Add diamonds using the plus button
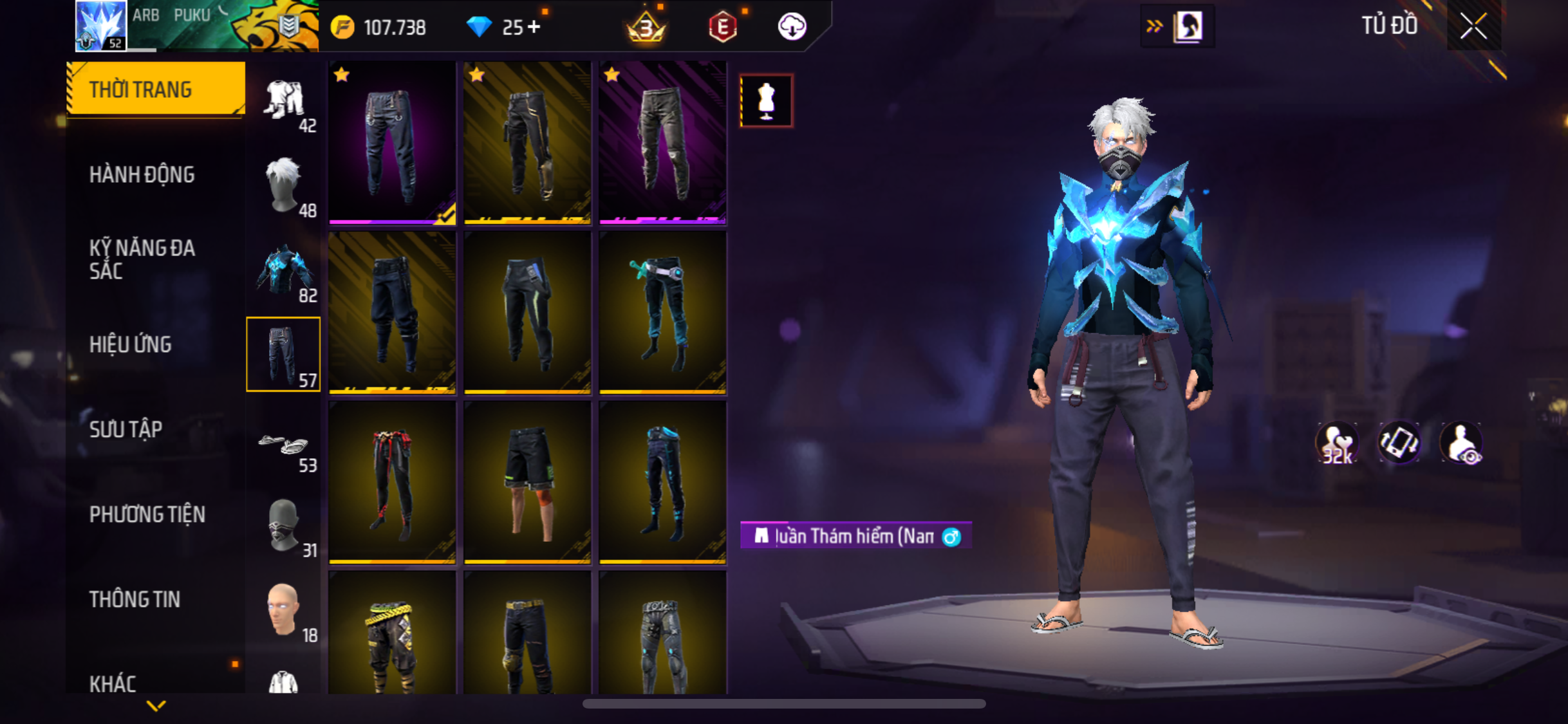This screenshot has height=724, width=1568. click(534, 27)
